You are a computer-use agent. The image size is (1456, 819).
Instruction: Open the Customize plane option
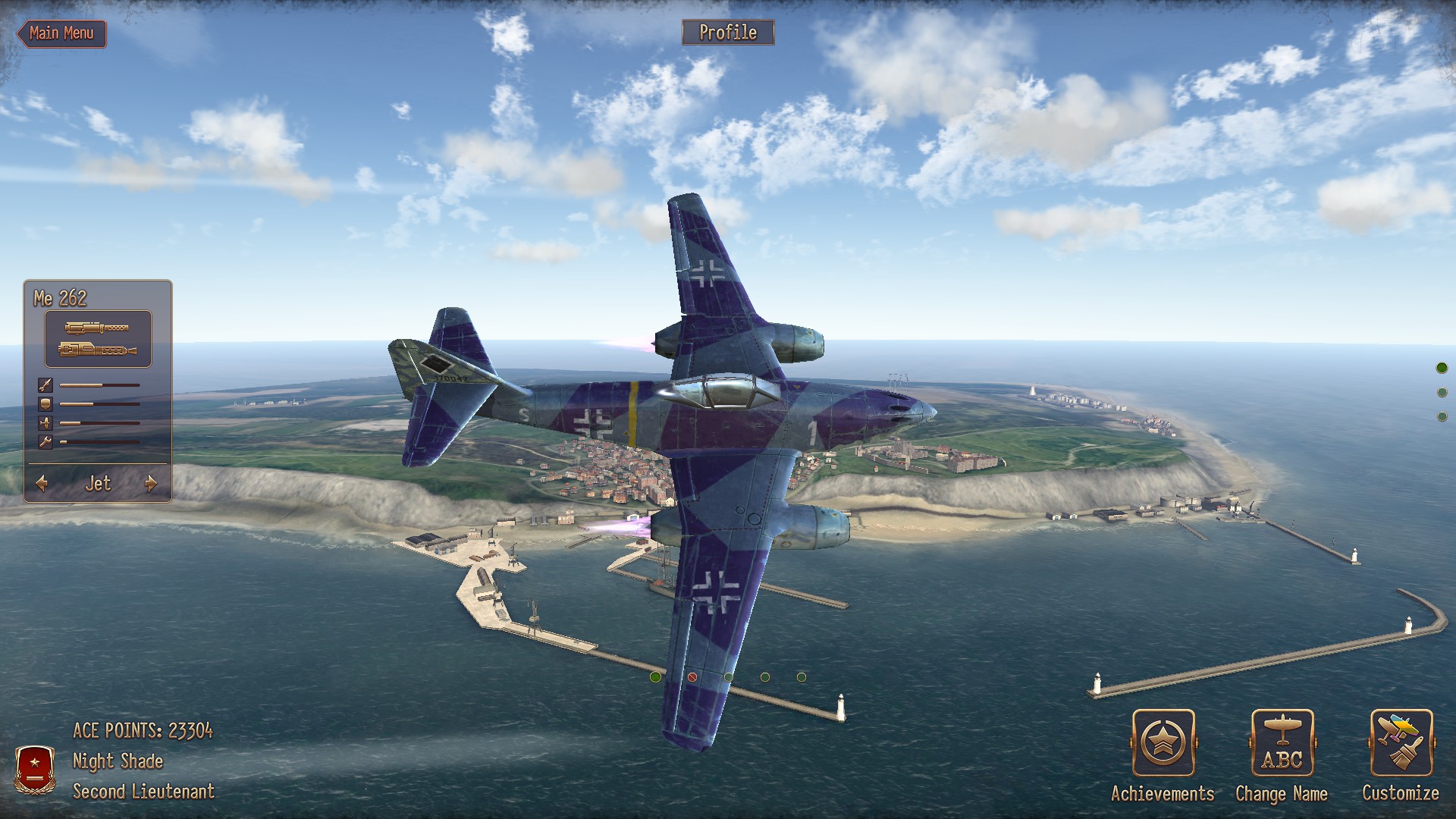[x=1401, y=744]
